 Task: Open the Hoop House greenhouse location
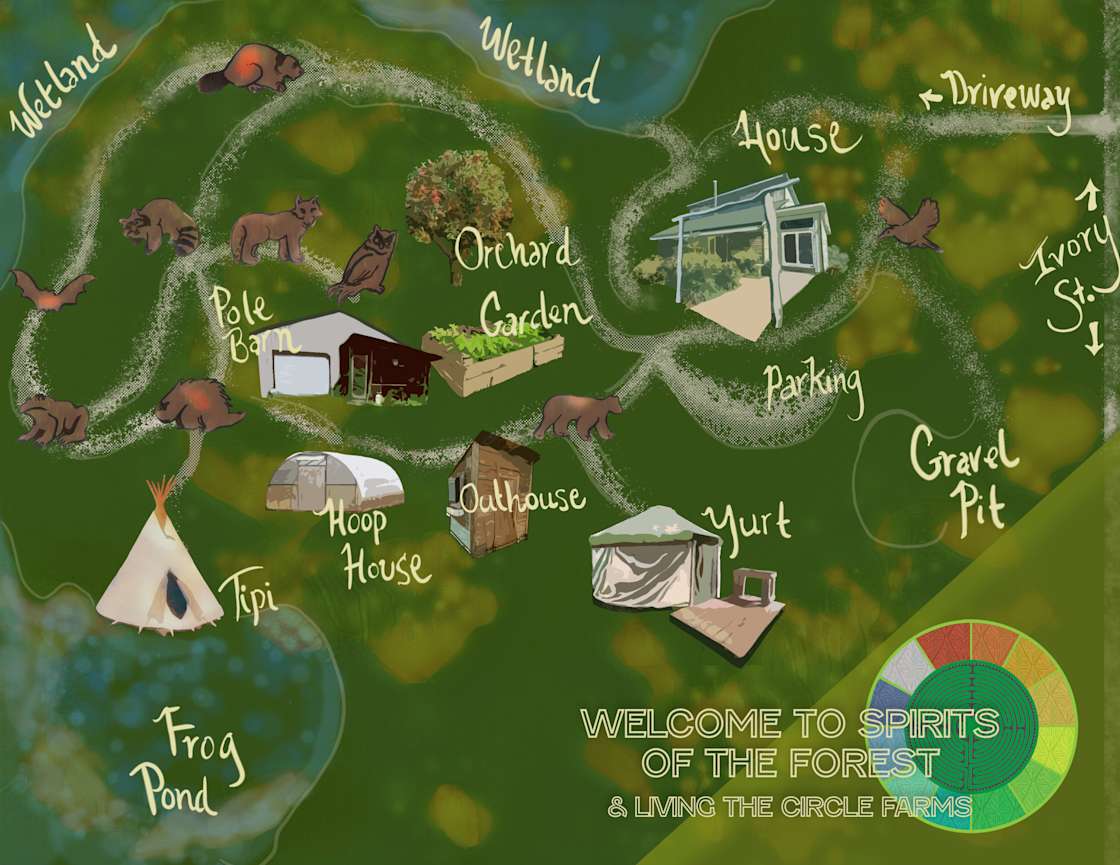[335, 482]
